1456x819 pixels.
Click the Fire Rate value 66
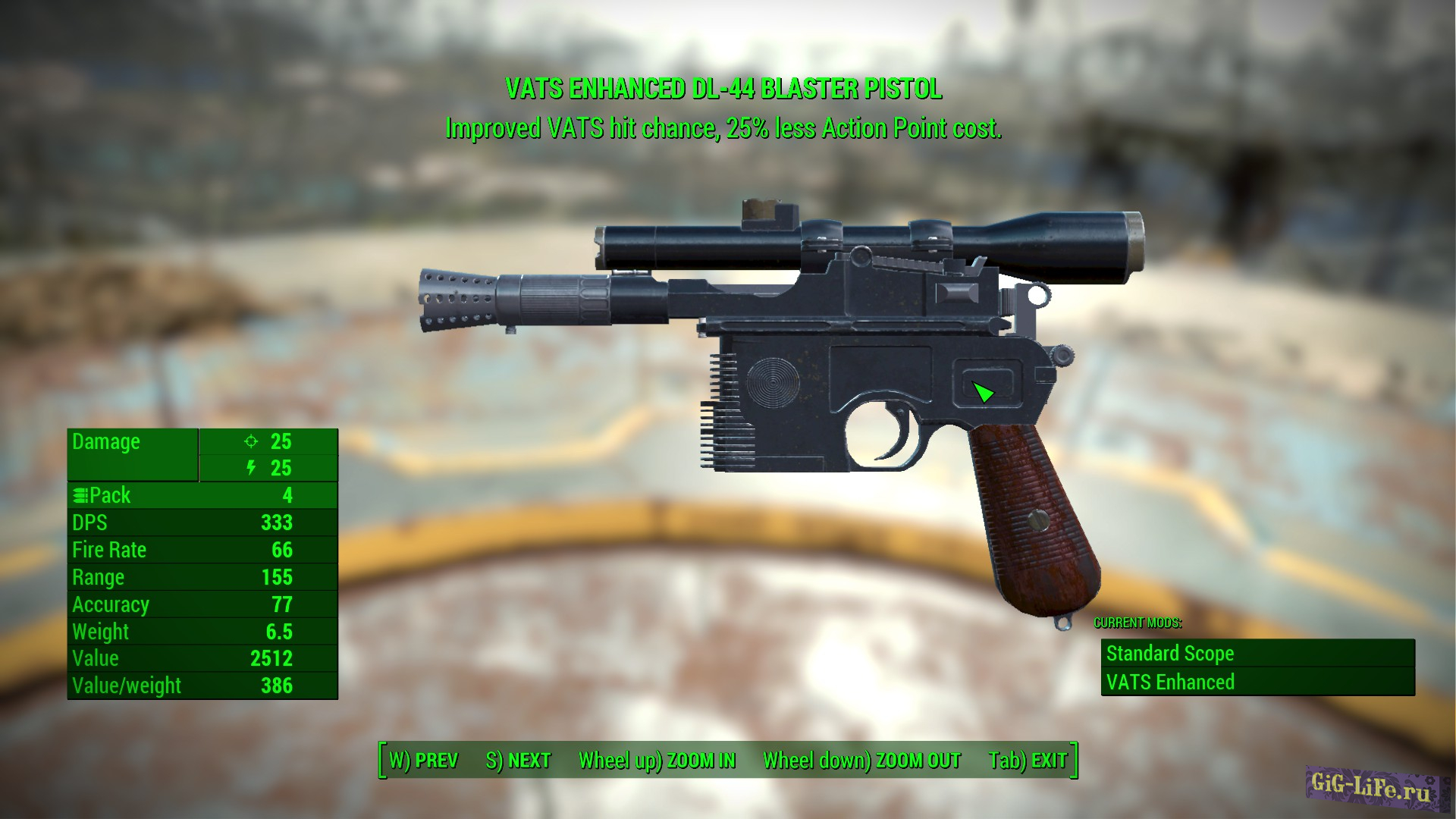click(283, 550)
